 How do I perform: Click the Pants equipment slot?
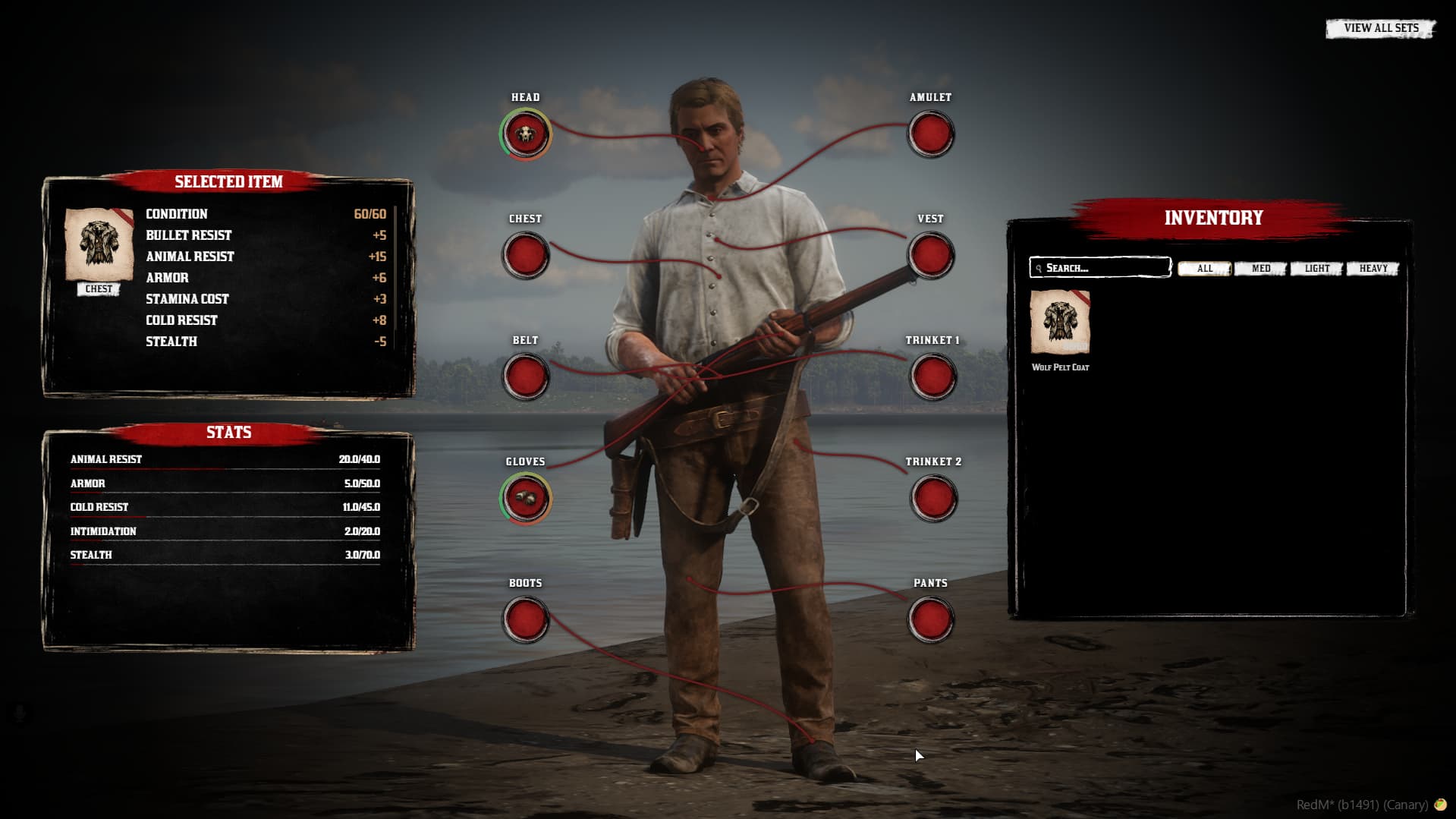click(x=931, y=620)
